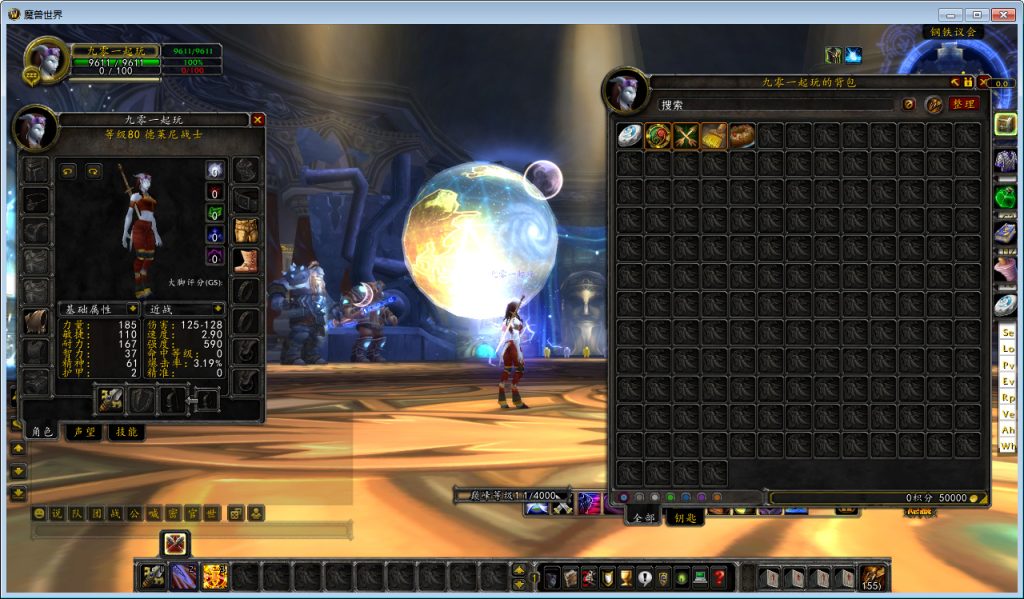Select the bread food item in the bag

tap(742, 136)
